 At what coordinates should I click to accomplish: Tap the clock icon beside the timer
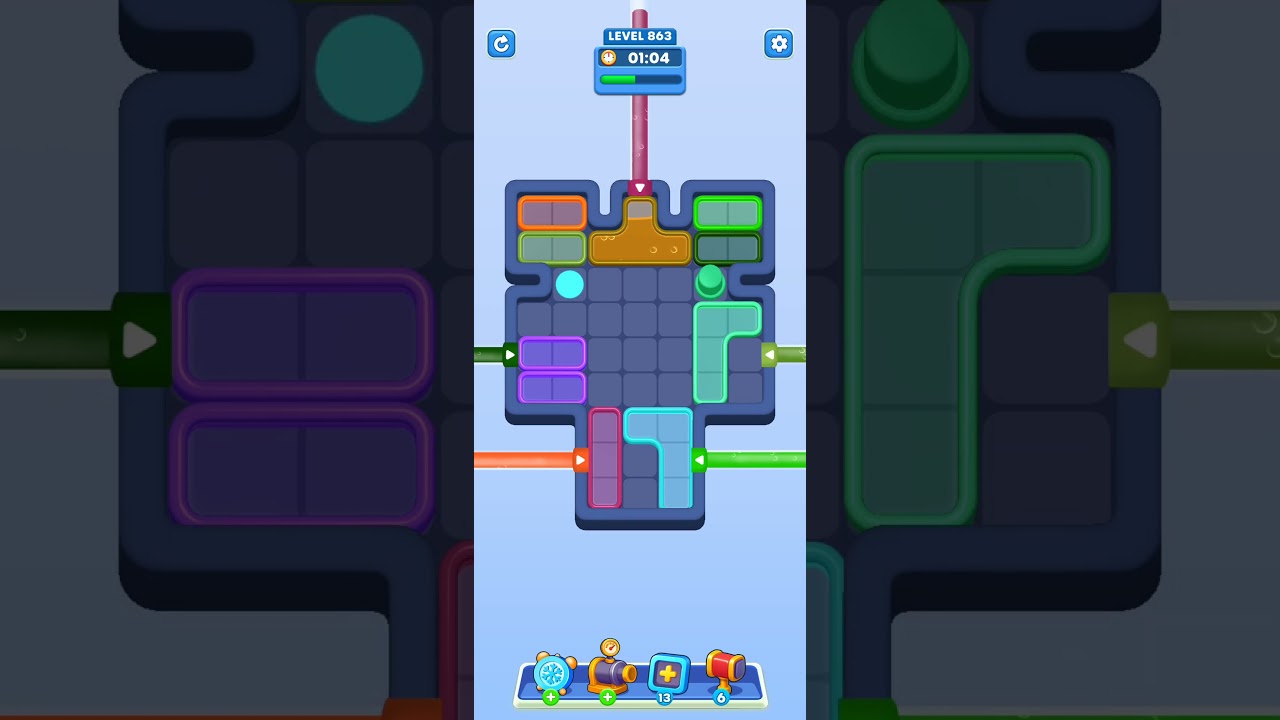click(609, 58)
